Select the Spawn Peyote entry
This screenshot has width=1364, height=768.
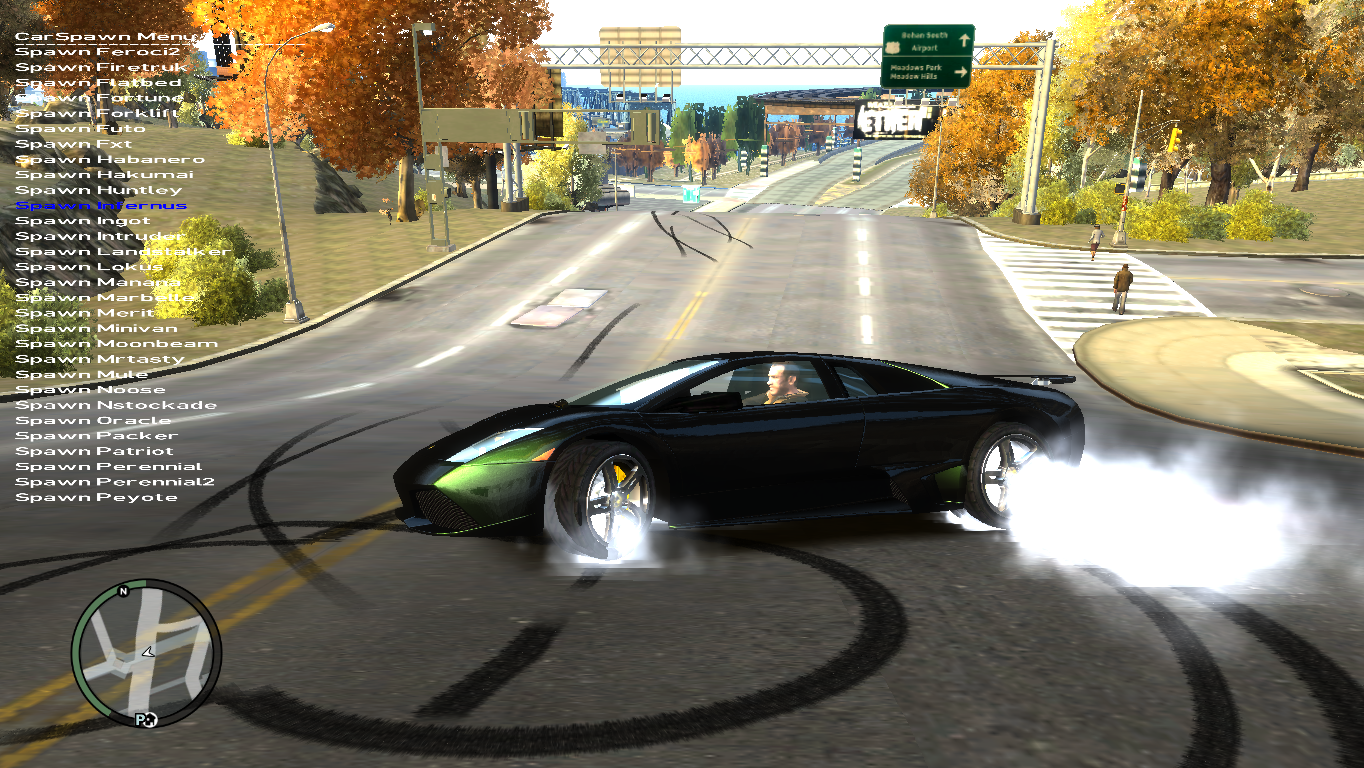coord(96,497)
